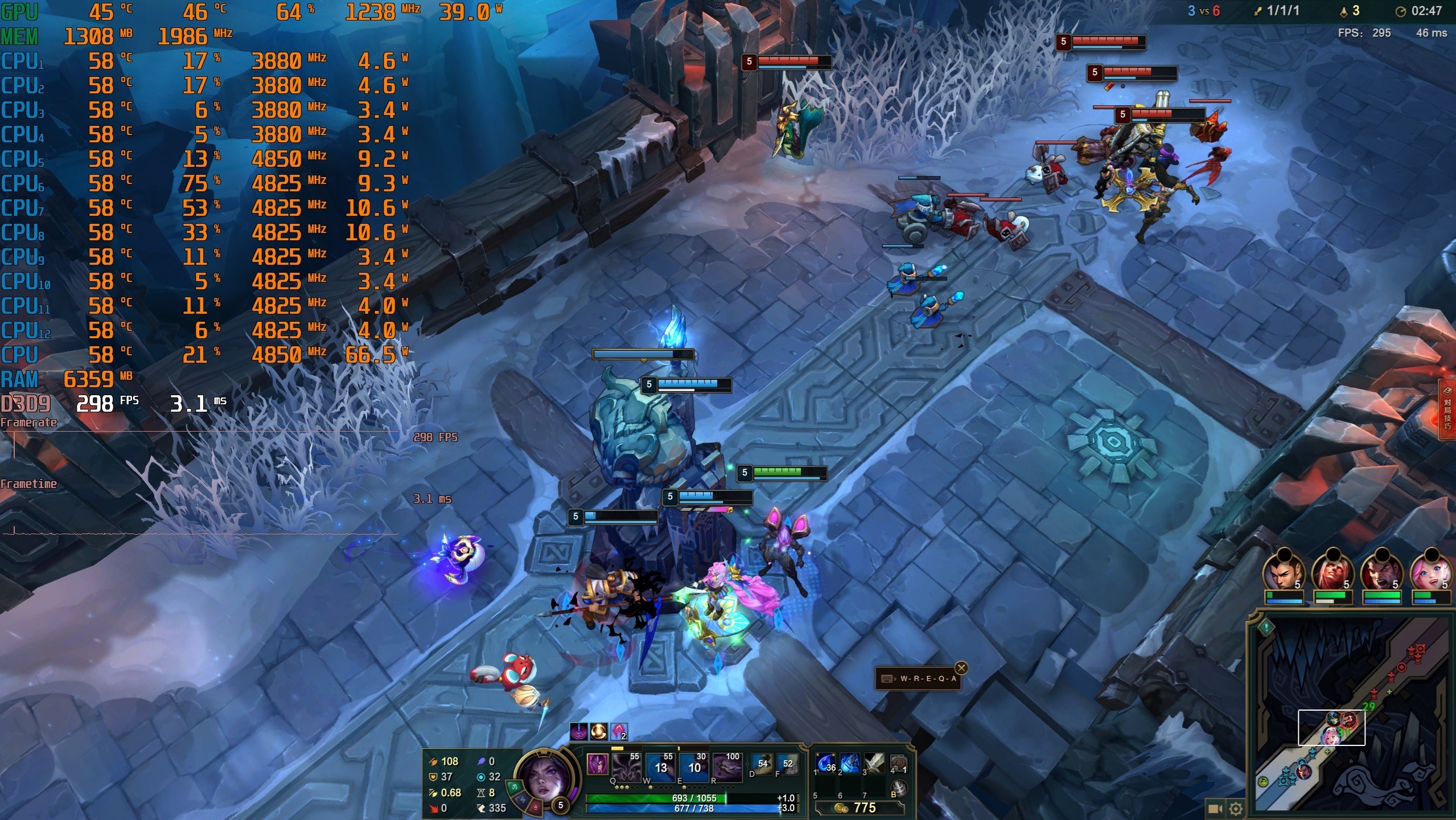Trigger the E ability Supercharge icon
Screen dimensions: 1456x820
[693, 767]
